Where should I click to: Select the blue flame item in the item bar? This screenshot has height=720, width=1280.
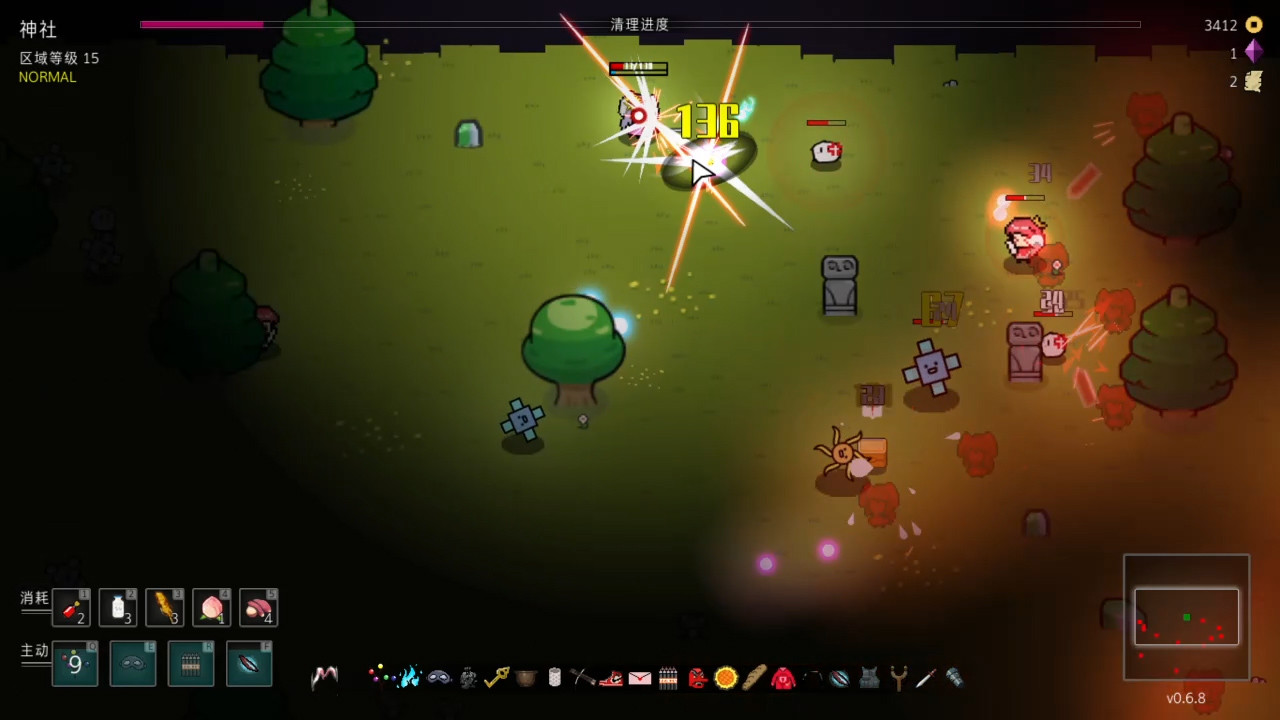tap(409, 678)
